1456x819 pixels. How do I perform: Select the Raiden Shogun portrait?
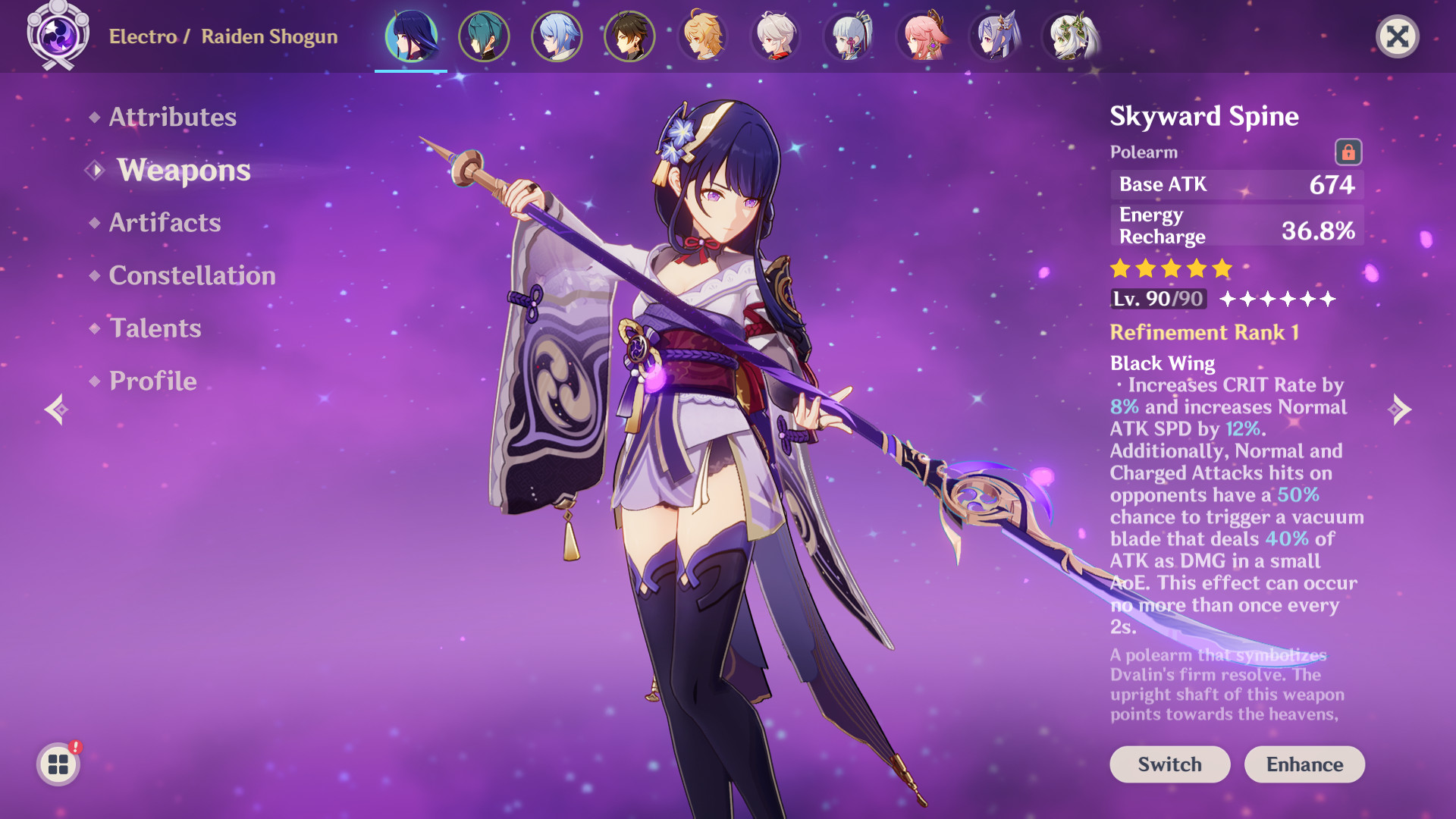point(411,36)
